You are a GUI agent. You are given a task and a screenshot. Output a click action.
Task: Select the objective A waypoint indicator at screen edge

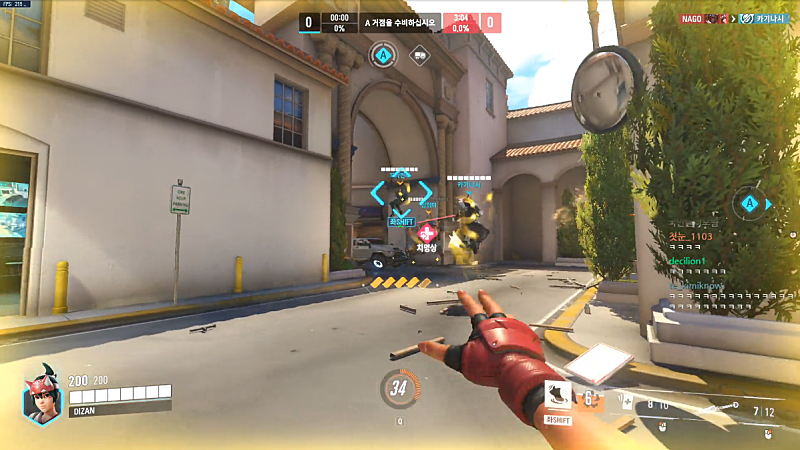coord(749,204)
